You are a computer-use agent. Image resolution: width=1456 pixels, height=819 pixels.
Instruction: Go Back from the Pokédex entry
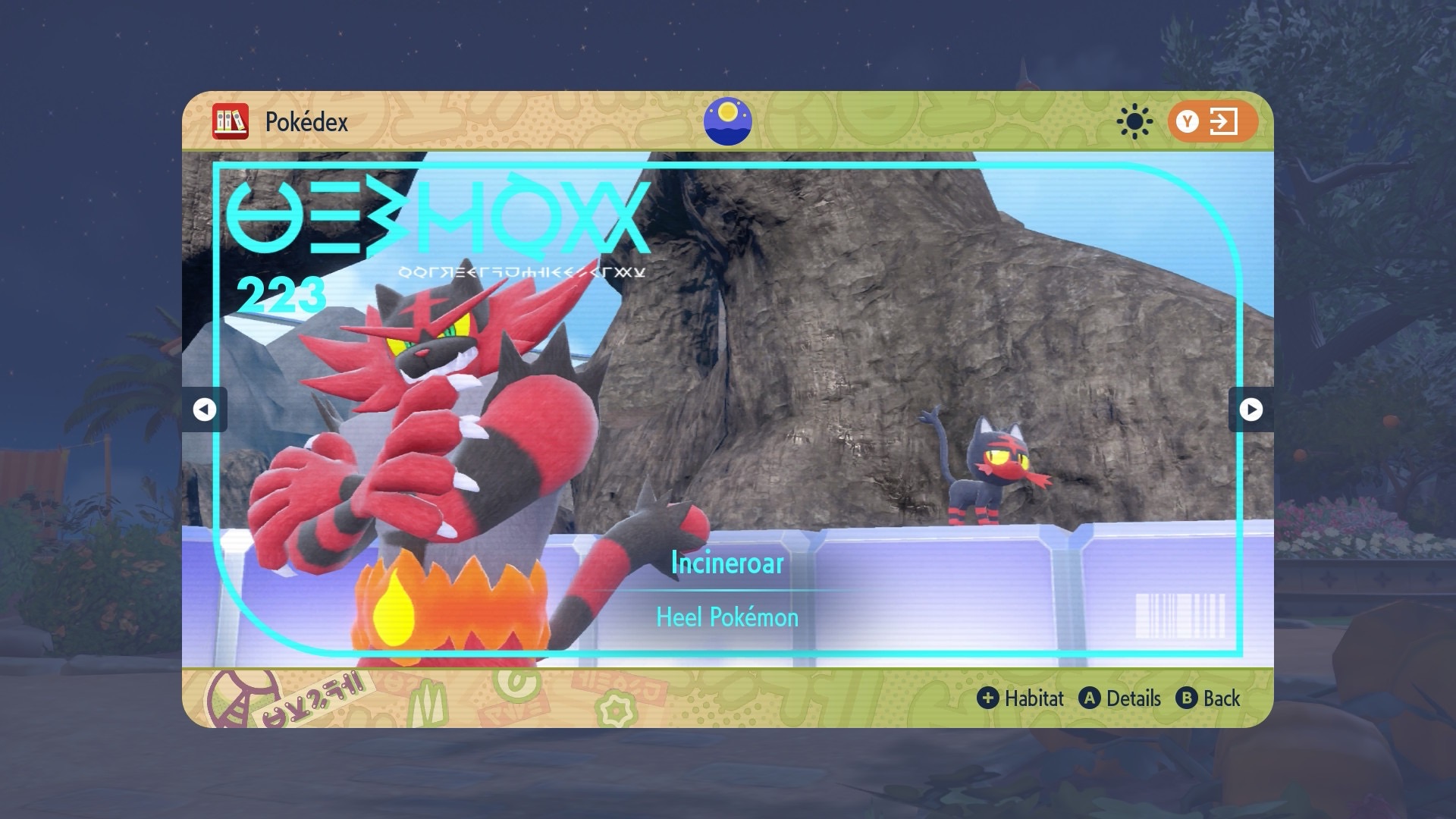[x=1208, y=698]
